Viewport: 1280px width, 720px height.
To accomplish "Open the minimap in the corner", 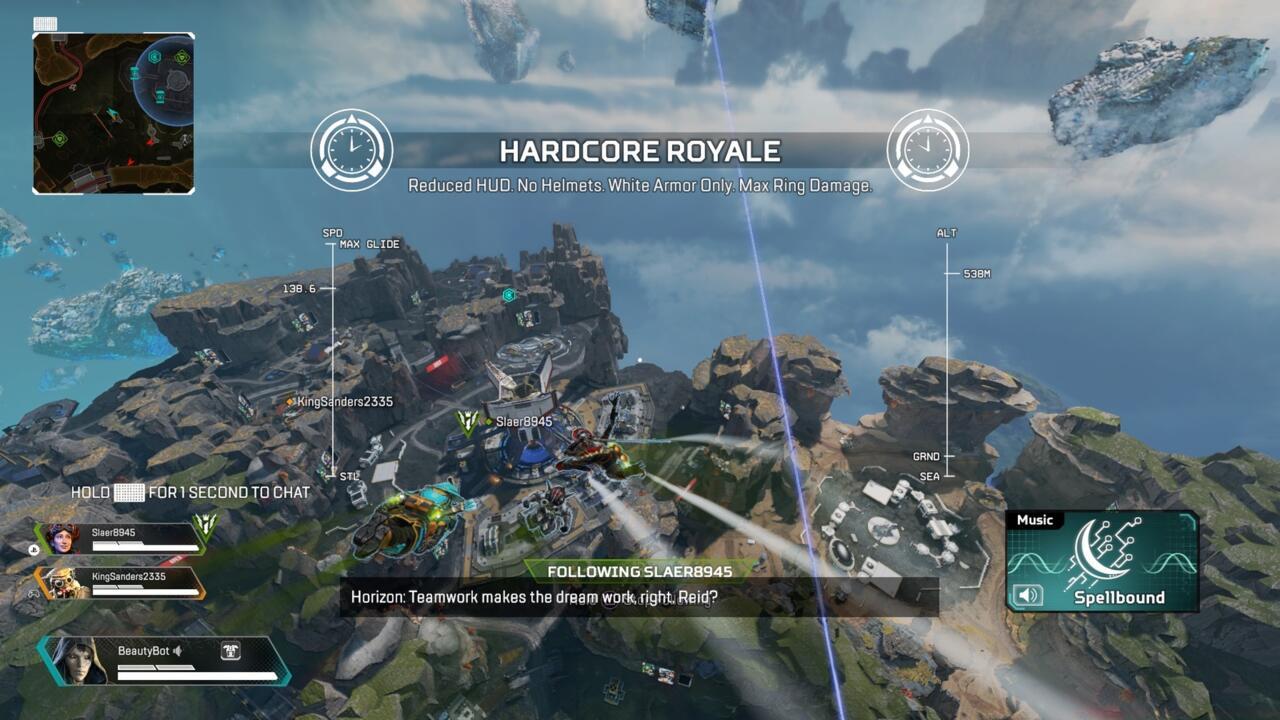I will (113, 113).
